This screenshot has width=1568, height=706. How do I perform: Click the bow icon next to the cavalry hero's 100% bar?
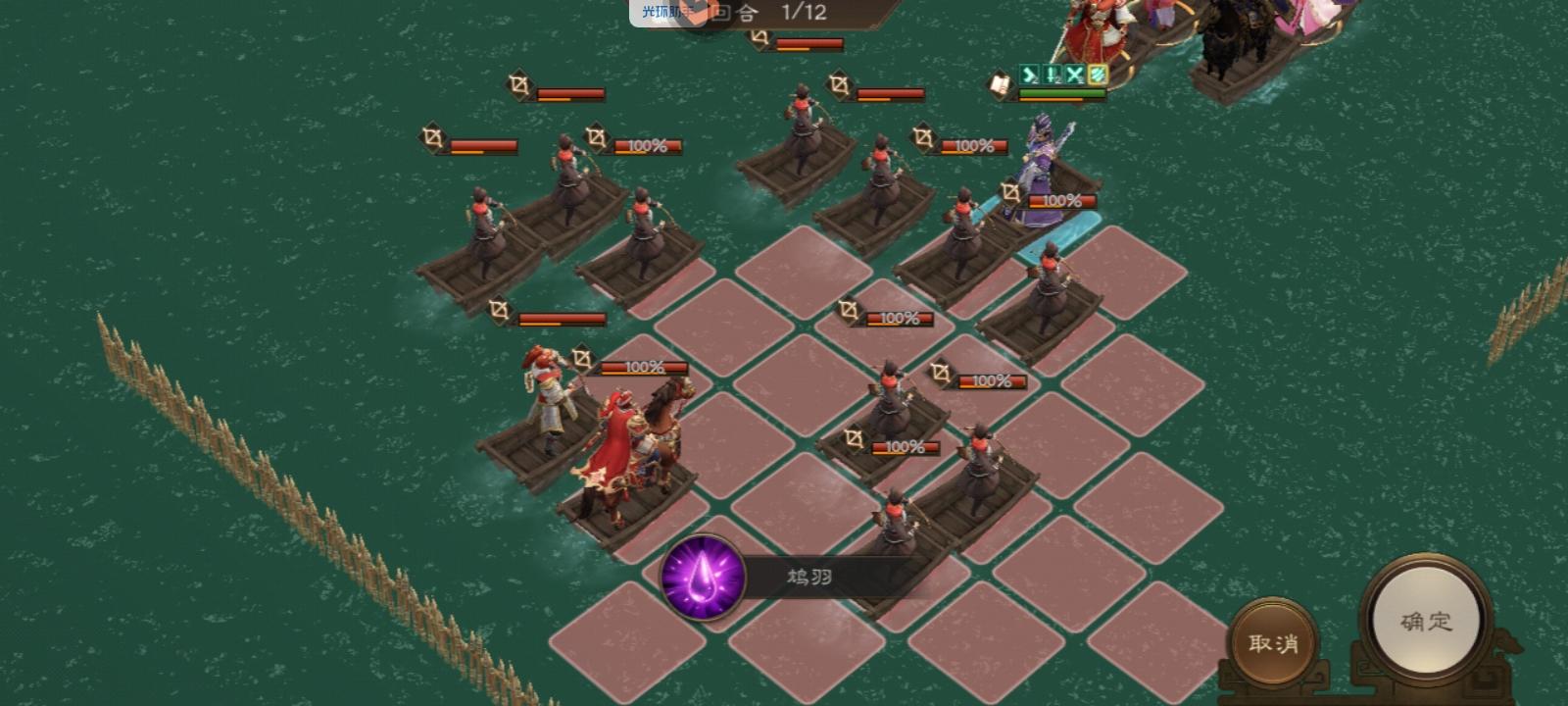(580, 362)
